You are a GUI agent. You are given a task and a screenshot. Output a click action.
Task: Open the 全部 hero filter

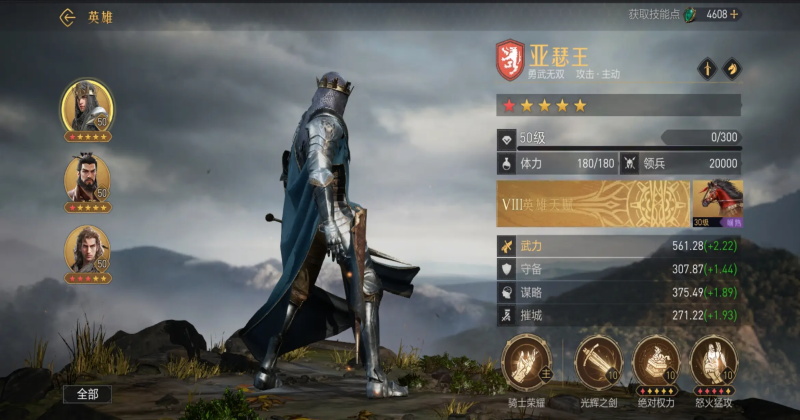(87, 394)
